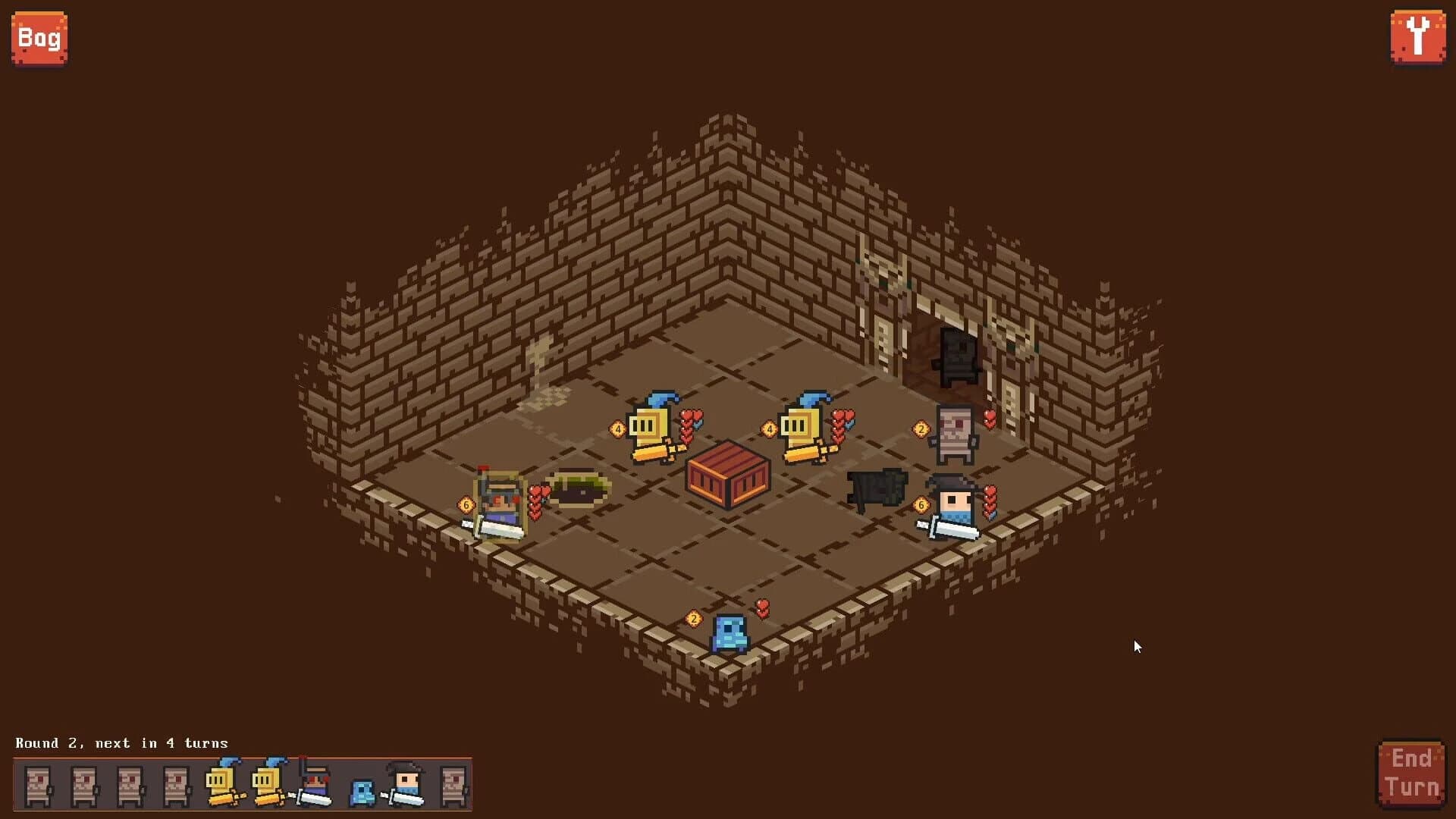The width and height of the screenshot is (1456, 819).
Task: Select the left gold knight on the battlefield
Action: tap(650, 425)
